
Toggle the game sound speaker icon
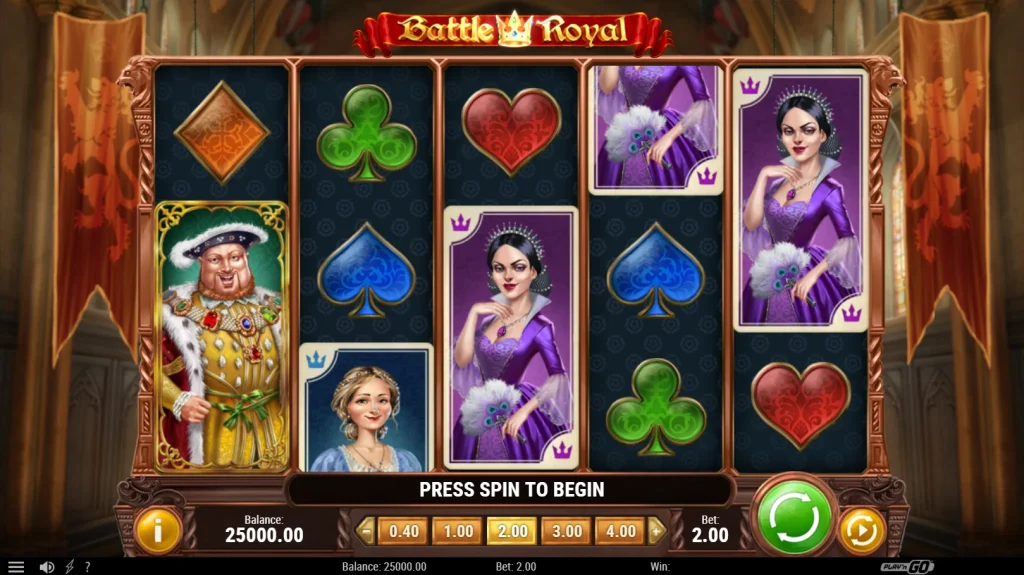point(46,567)
